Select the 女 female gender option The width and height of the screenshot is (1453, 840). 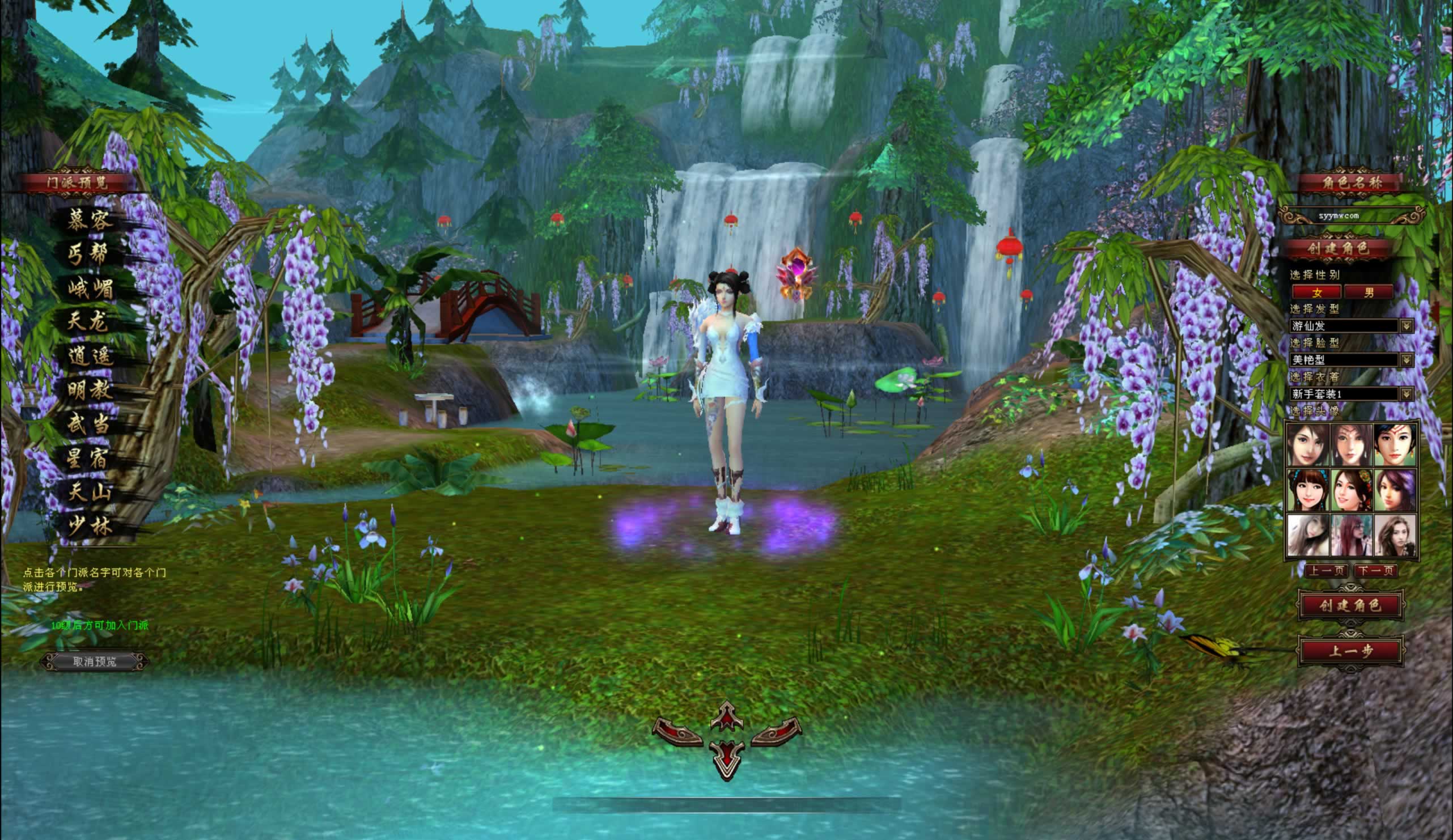point(1317,292)
